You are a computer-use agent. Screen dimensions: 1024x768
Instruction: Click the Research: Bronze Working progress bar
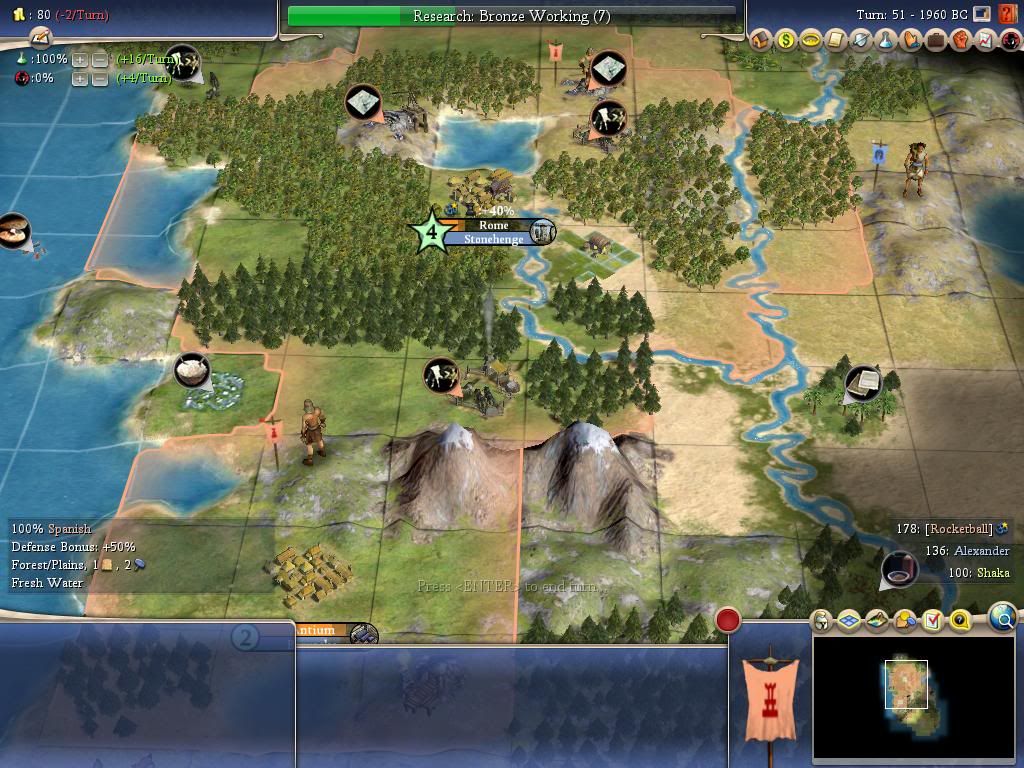click(511, 16)
